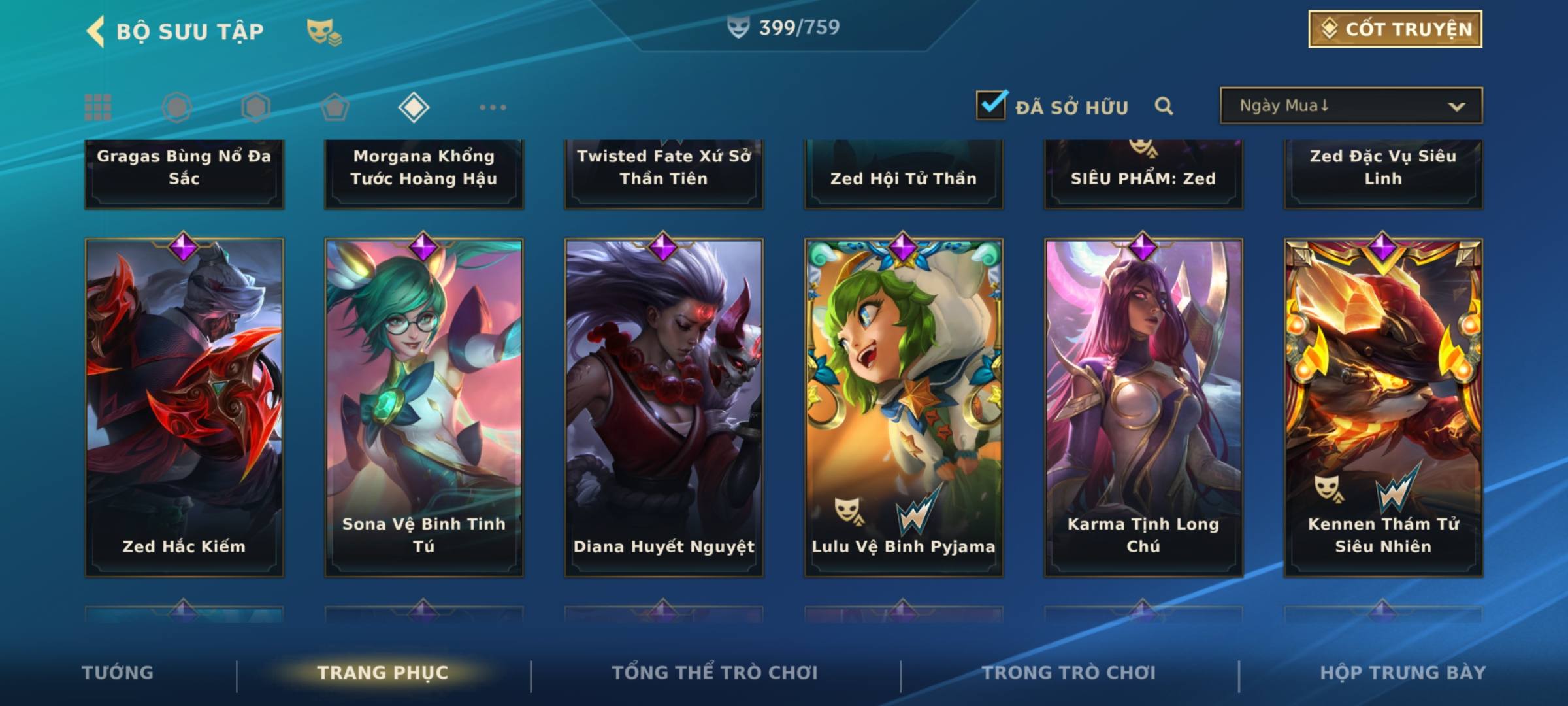
Task: Select the grid all-skins filter icon
Action: [x=98, y=107]
